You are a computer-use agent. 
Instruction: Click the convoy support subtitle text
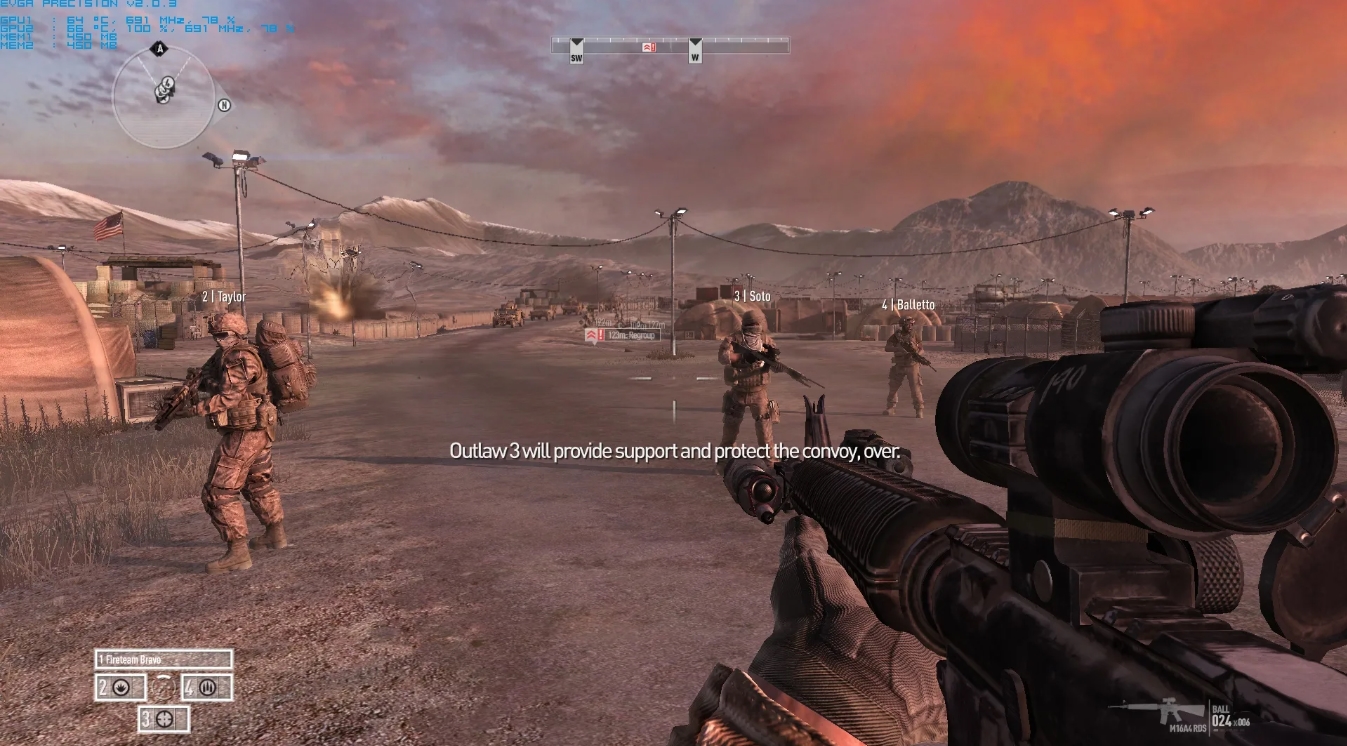[x=674, y=451]
